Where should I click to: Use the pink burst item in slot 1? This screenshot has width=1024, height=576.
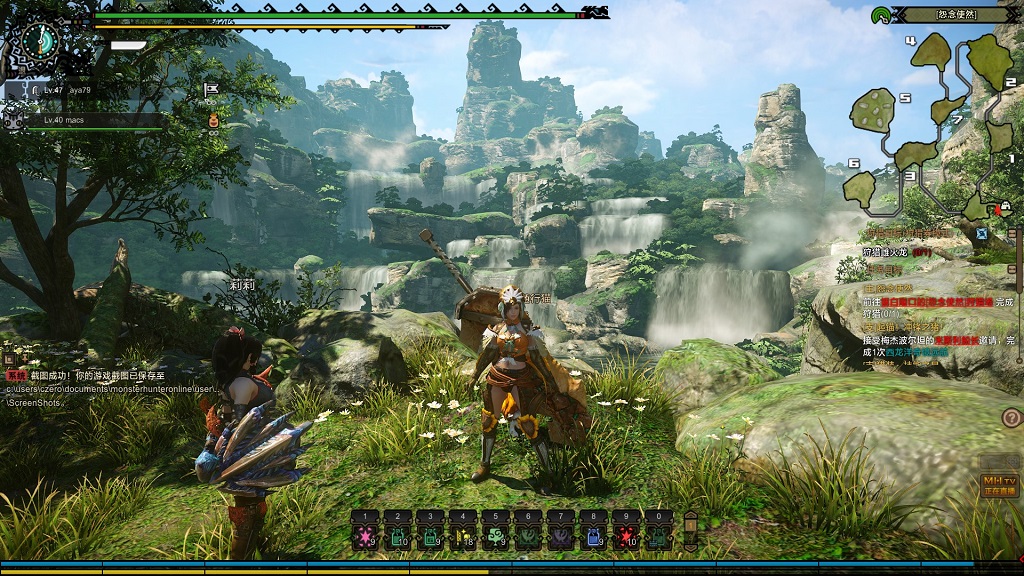coord(366,537)
